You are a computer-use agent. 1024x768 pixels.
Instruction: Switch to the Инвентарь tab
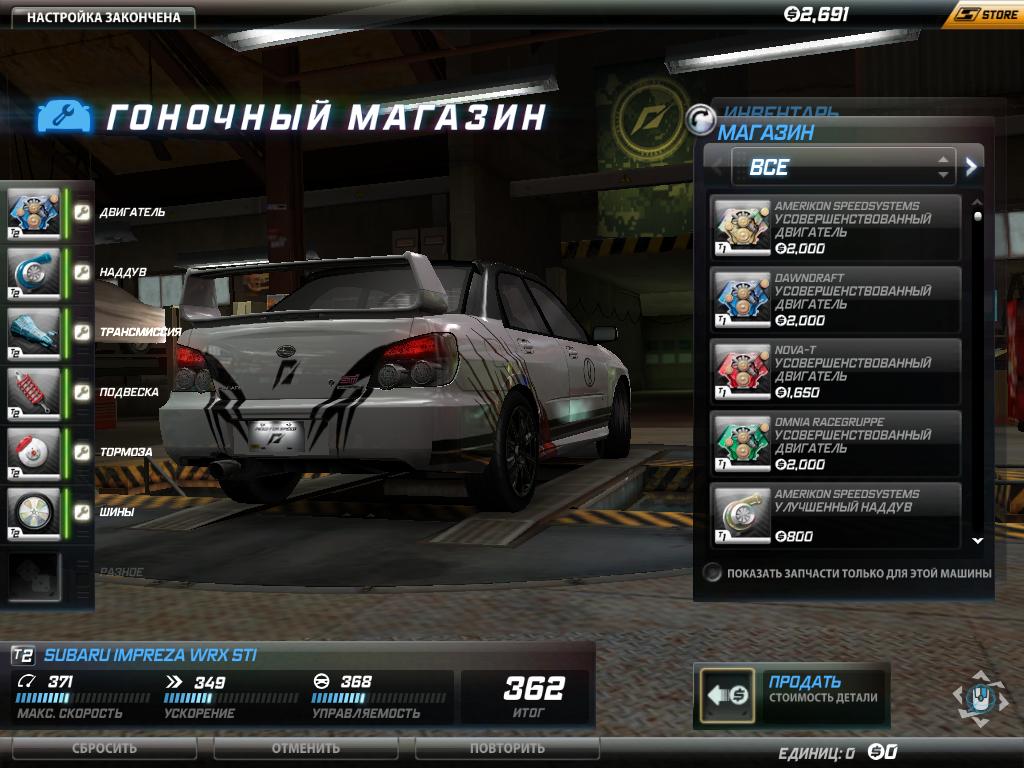(x=780, y=112)
